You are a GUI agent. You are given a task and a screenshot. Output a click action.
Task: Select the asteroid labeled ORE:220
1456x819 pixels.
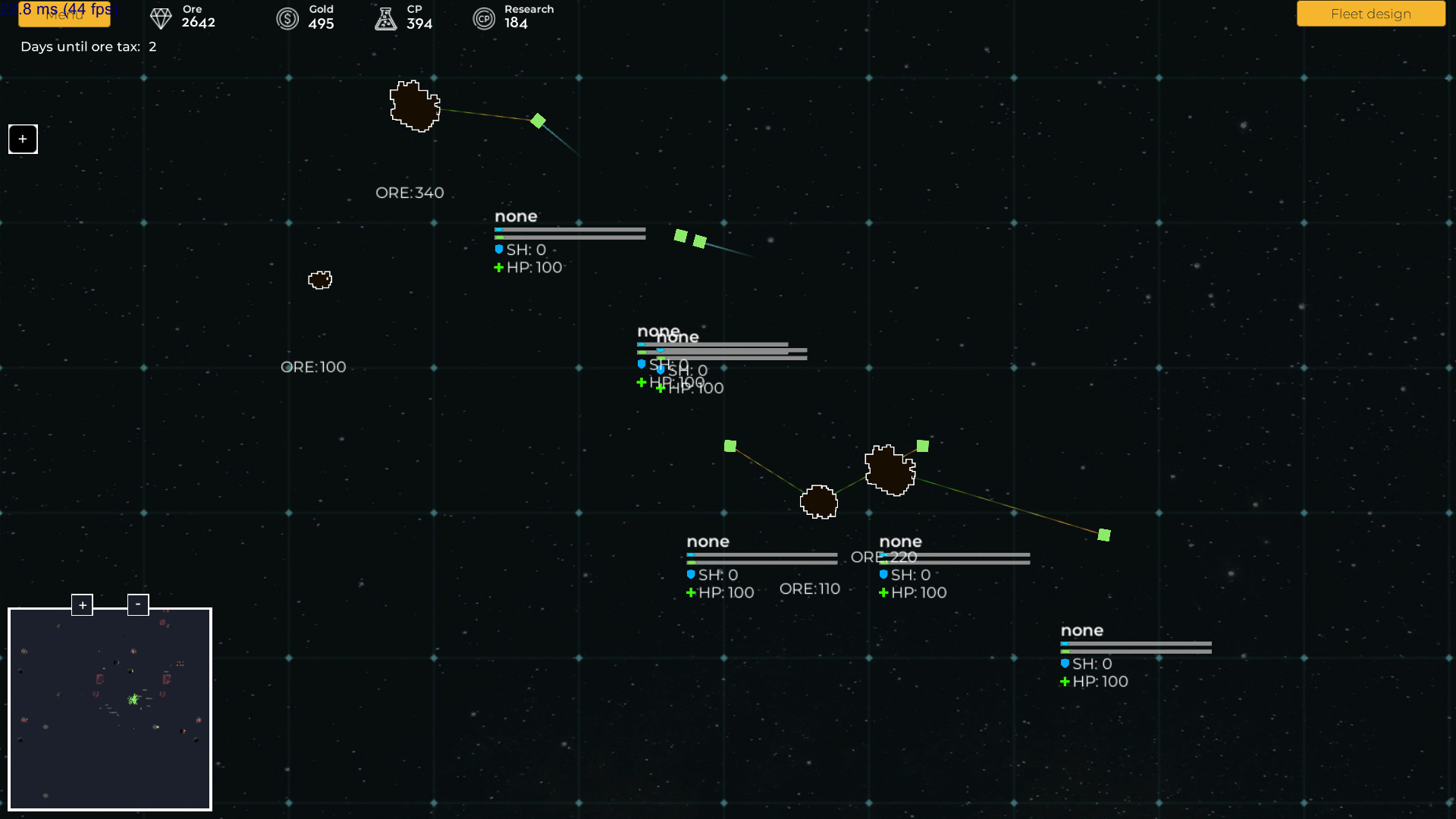tap(890, 470)
